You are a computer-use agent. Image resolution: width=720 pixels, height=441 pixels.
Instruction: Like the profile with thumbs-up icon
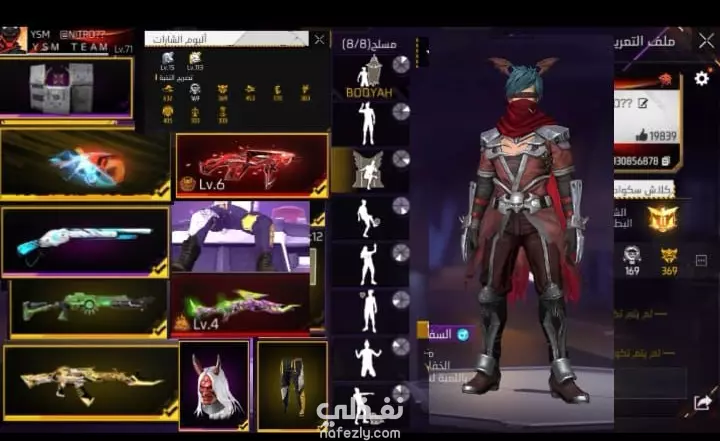click(643, 136)
